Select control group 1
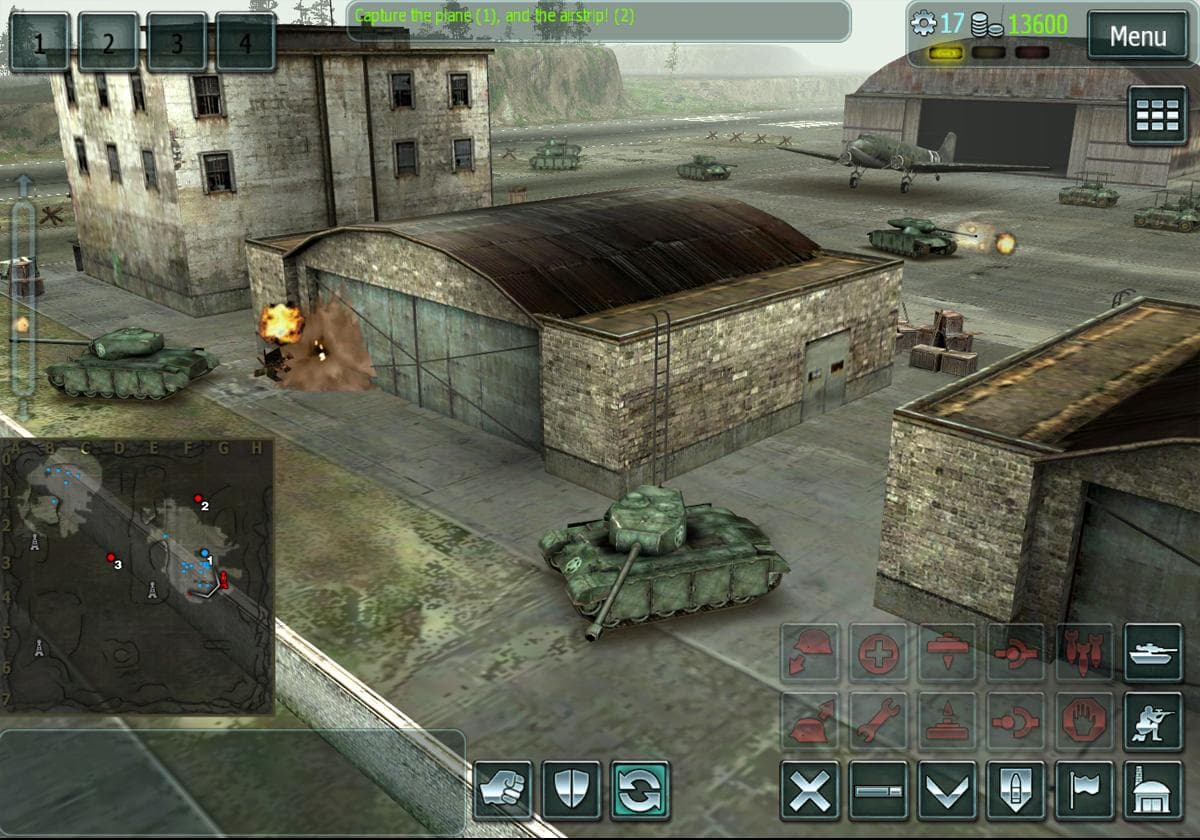Viewport: 1200px width, 840px height. (x=39, y=43)
